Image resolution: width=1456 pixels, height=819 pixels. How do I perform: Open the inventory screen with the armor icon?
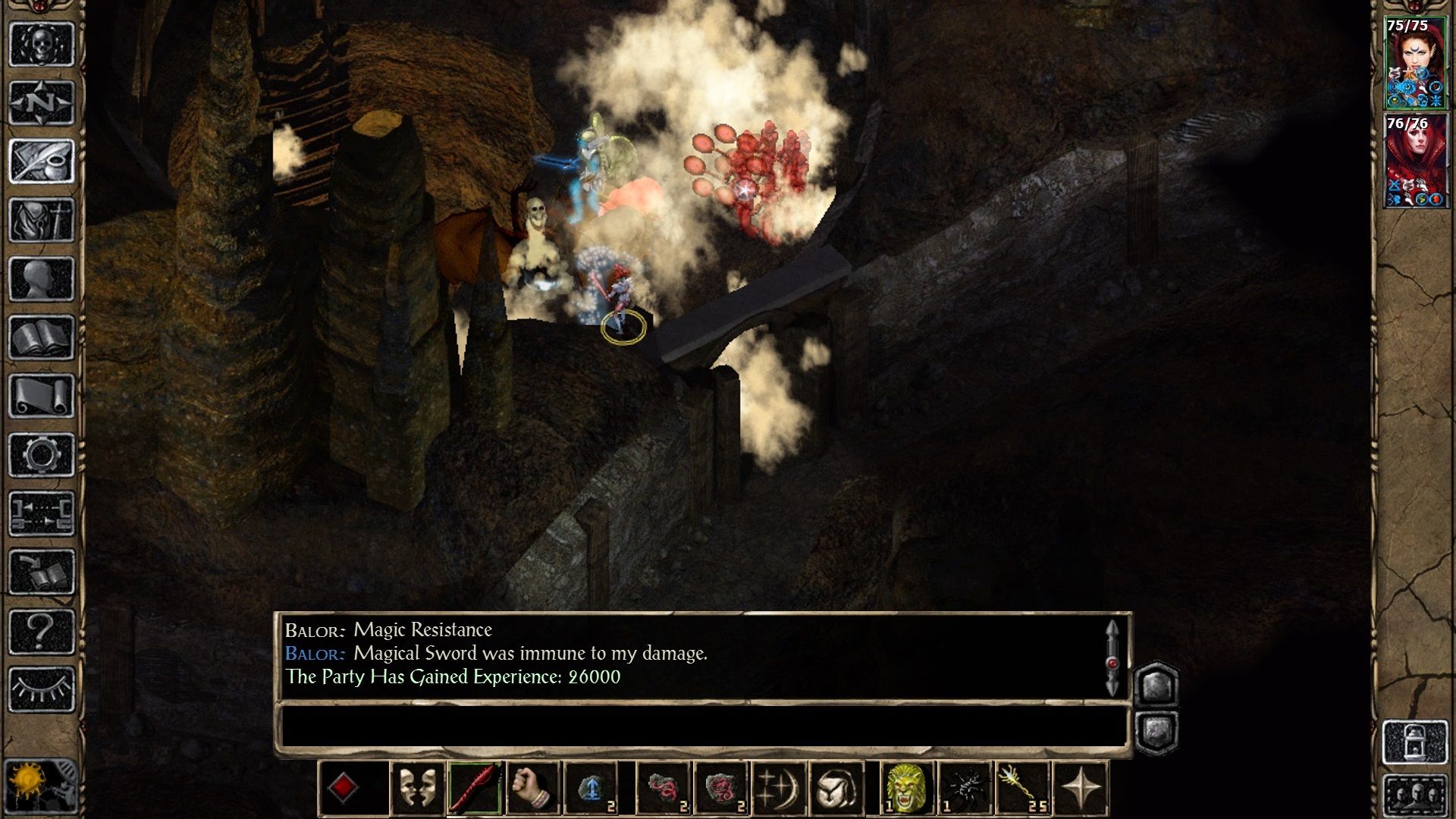tap(42, 220)
